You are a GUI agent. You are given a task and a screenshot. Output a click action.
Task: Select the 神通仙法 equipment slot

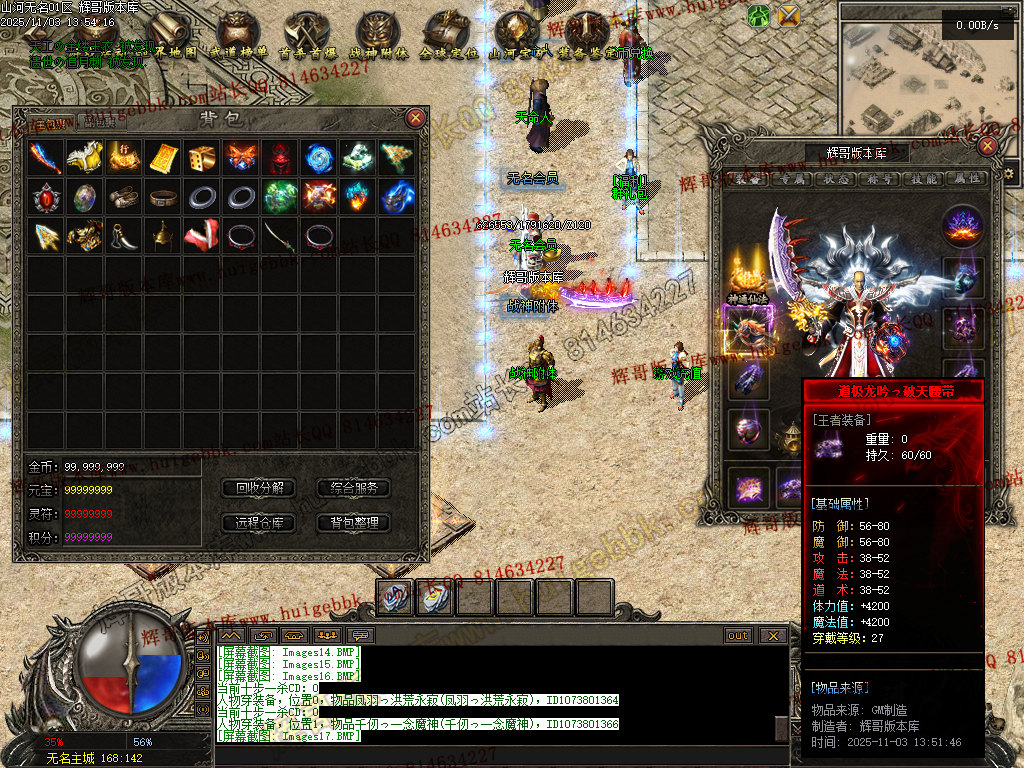745,275
